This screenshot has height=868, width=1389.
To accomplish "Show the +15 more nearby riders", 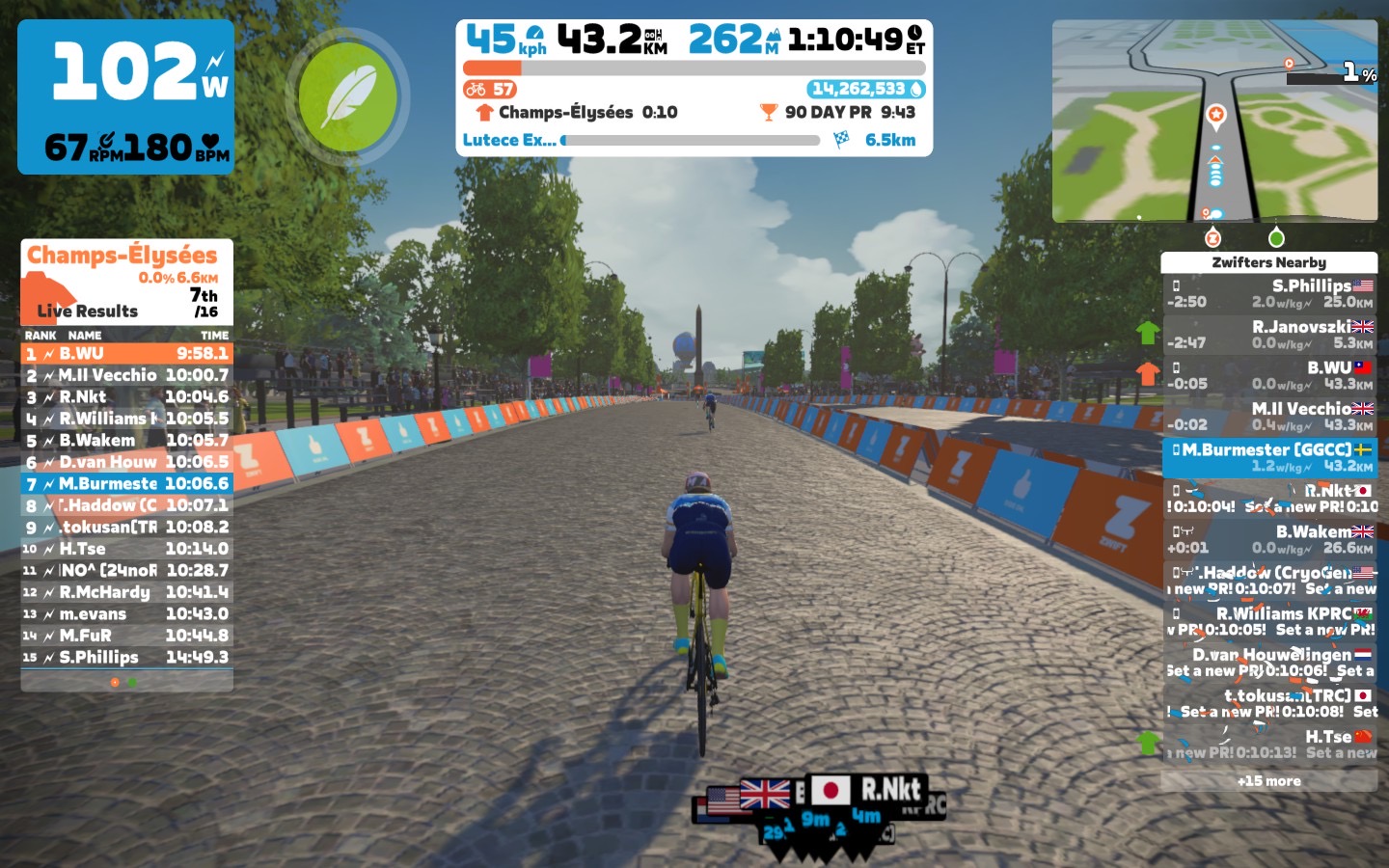I will [1268, 781].
